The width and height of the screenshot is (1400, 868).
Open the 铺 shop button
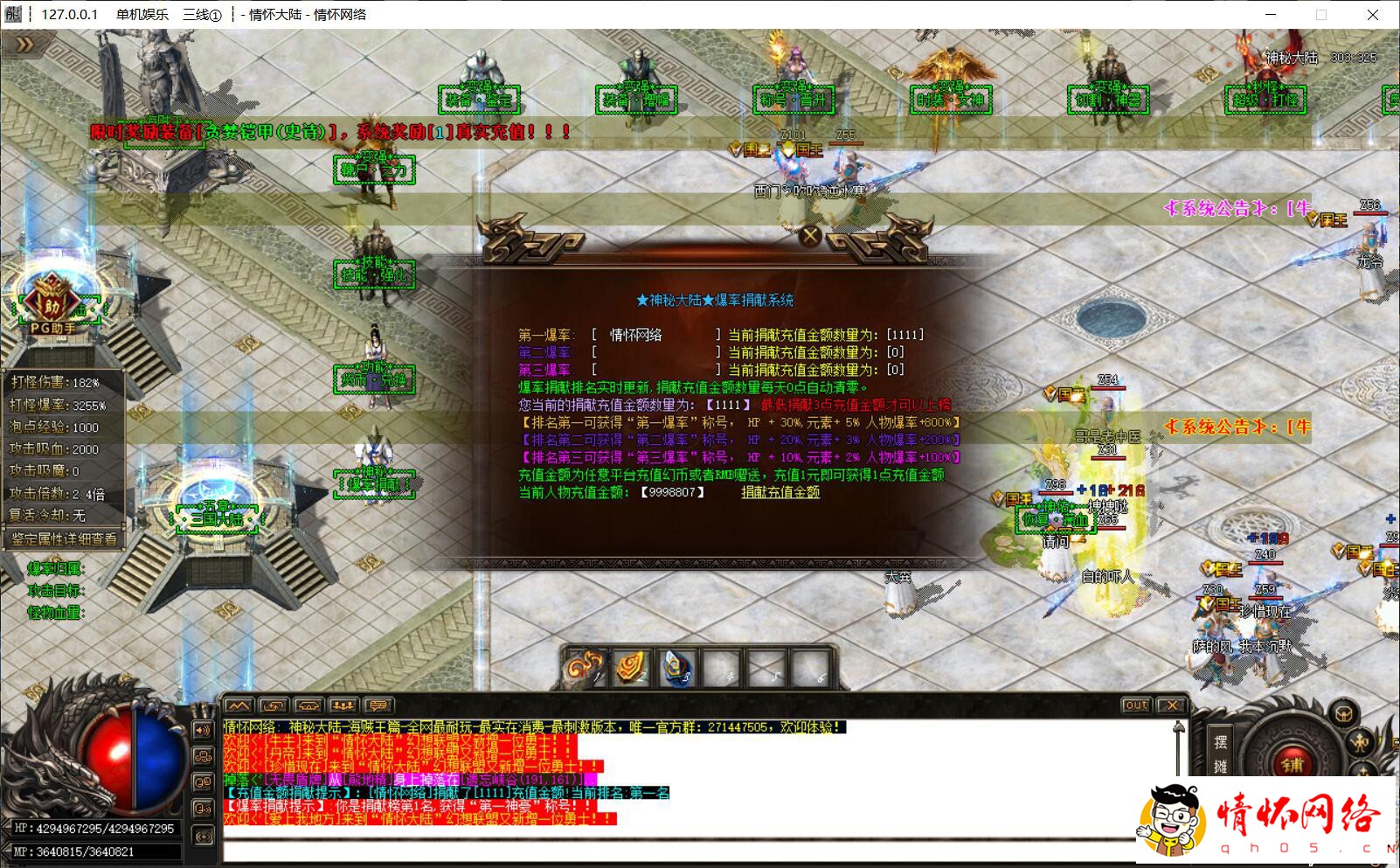(1293, 765)
